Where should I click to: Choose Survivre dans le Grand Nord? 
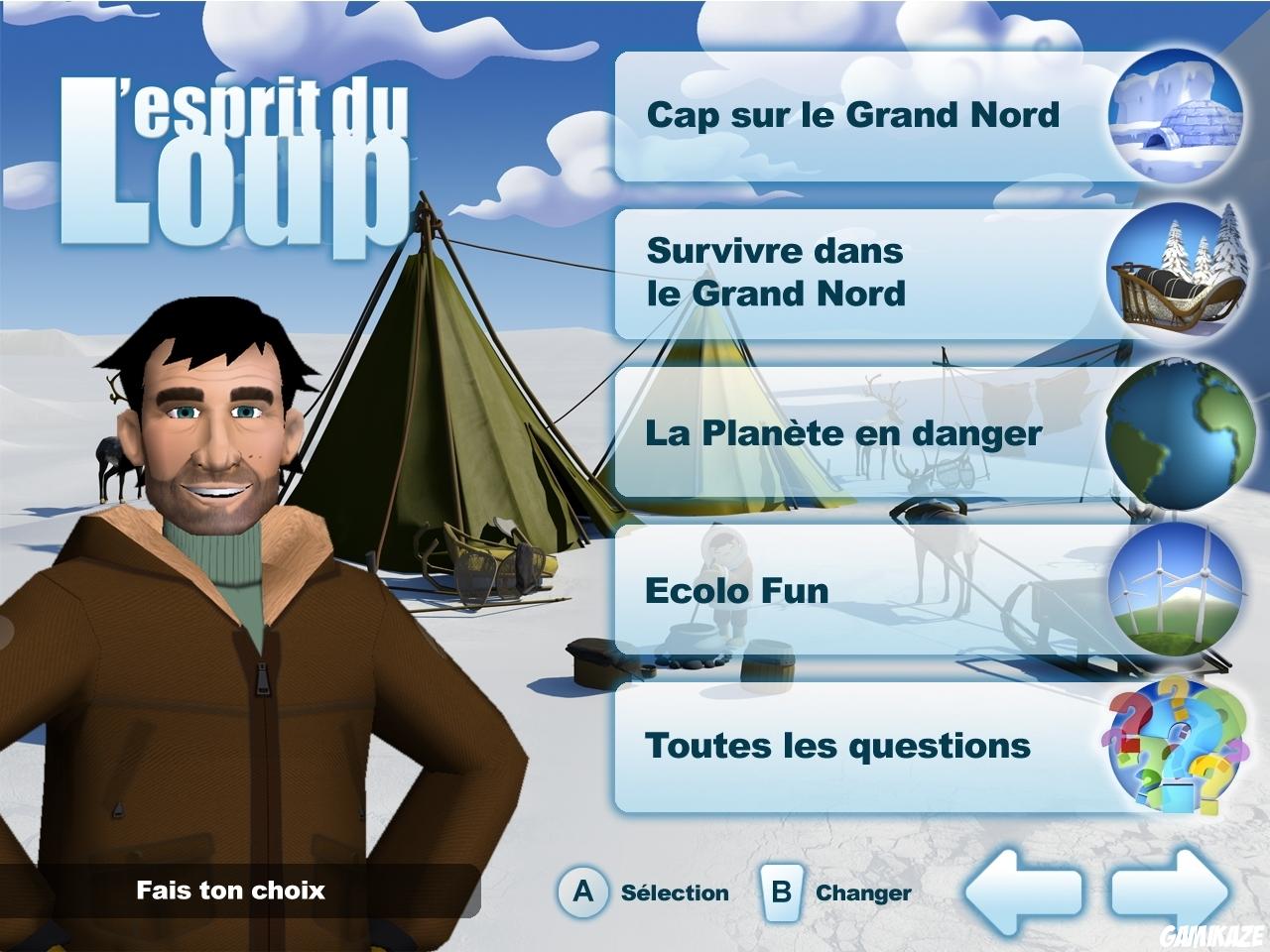pos(853,273)
